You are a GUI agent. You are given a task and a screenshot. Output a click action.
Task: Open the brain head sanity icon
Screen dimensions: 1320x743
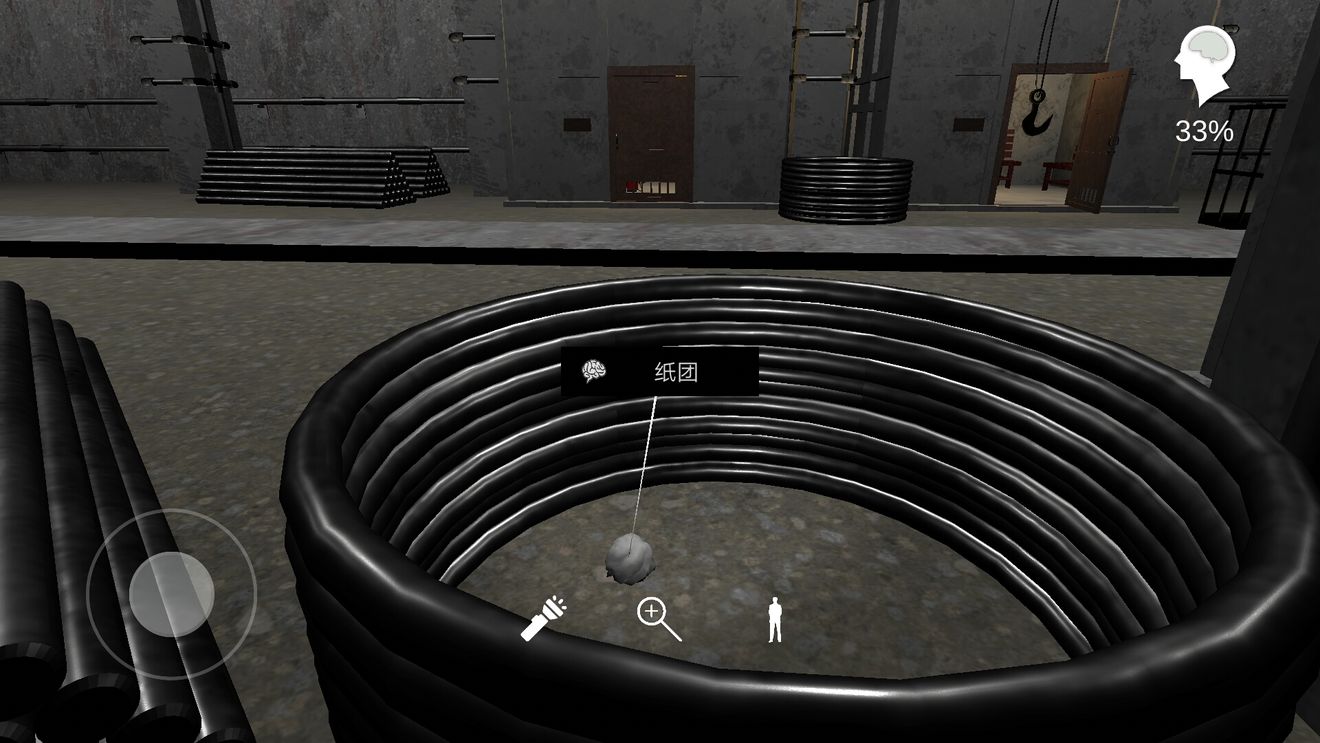1205,64
